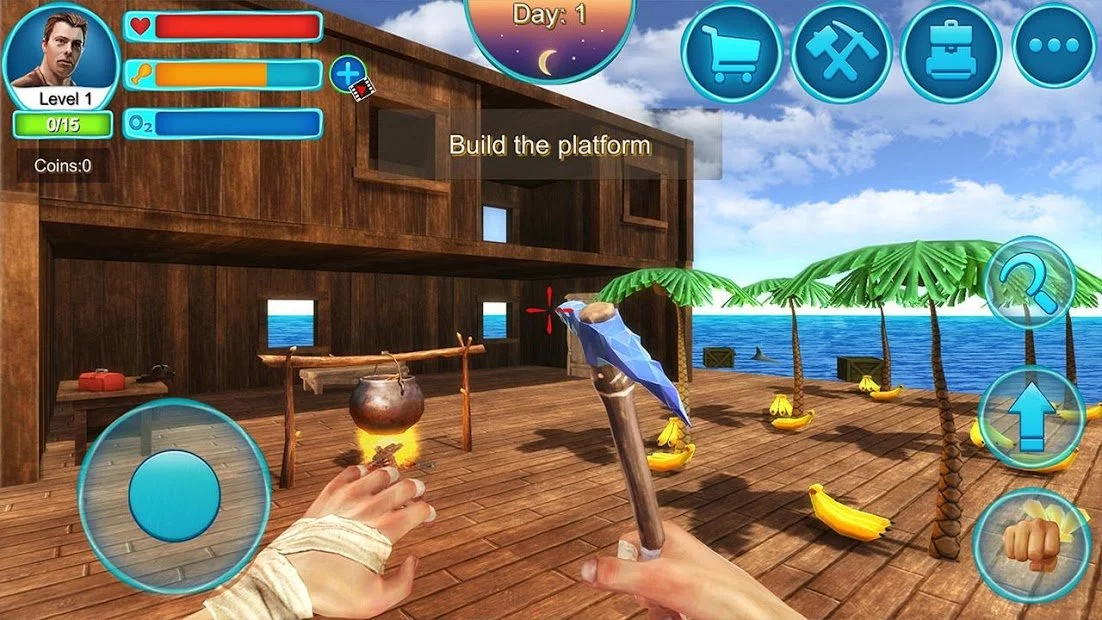Open the crafting hammer and pickaxe menu
This screenshot has width=1102, height=620.
[x=841, y=52]
